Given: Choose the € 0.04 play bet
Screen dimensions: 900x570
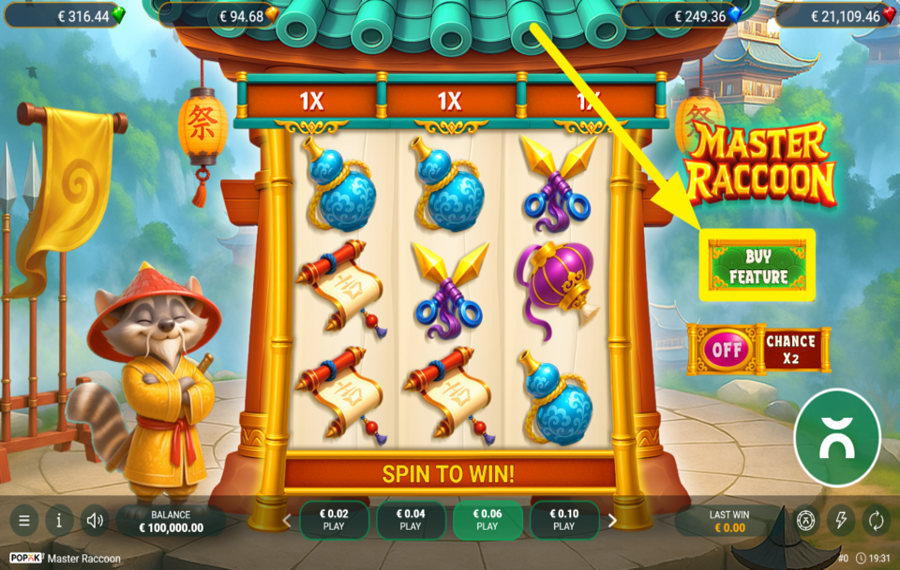Looking at the screenshot, I should 410,520.
